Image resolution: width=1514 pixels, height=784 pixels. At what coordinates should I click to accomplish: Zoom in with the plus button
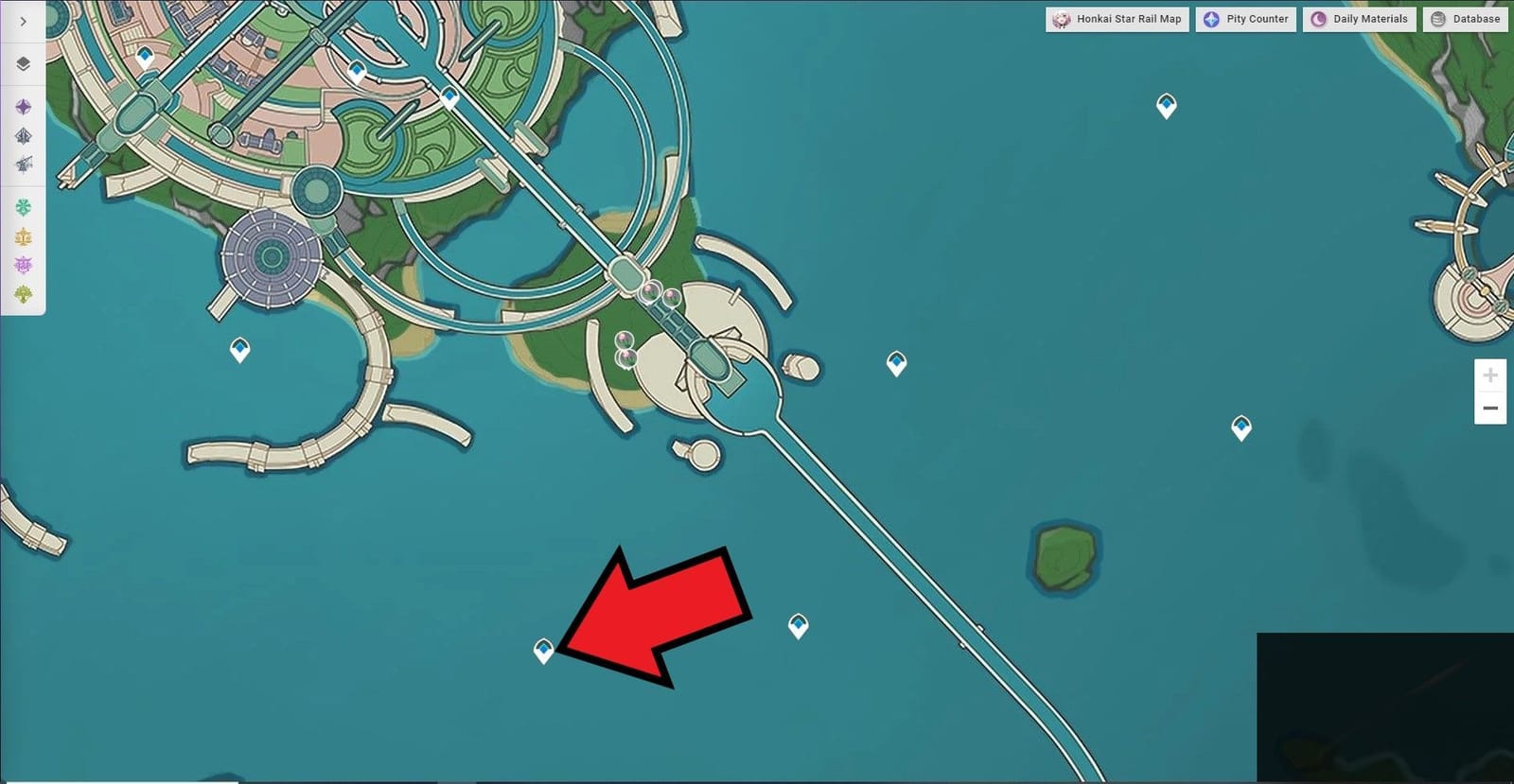(x=1490, y=373)
